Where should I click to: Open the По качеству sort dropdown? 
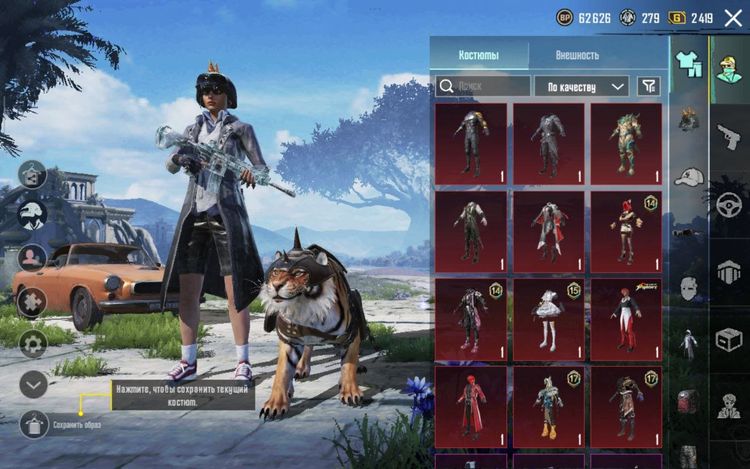coord(581,87)
